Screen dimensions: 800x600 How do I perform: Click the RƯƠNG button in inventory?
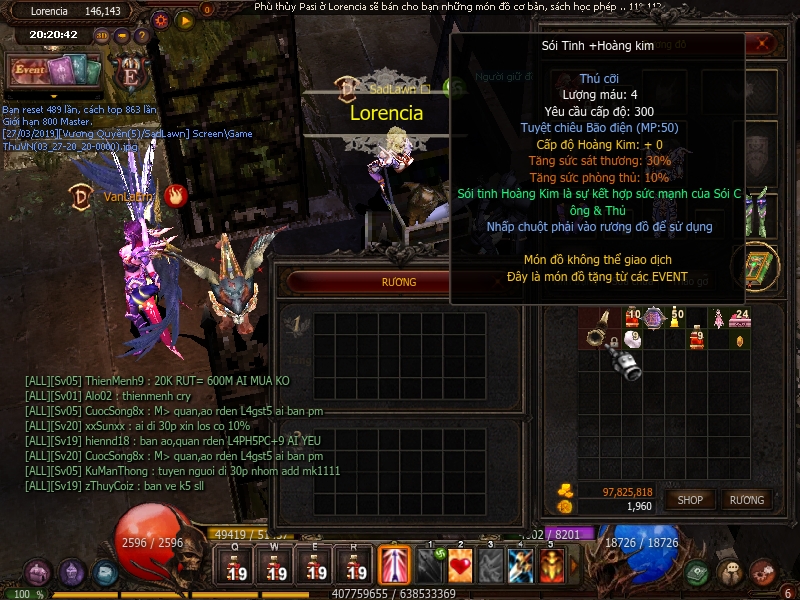(x=747, y=499)
